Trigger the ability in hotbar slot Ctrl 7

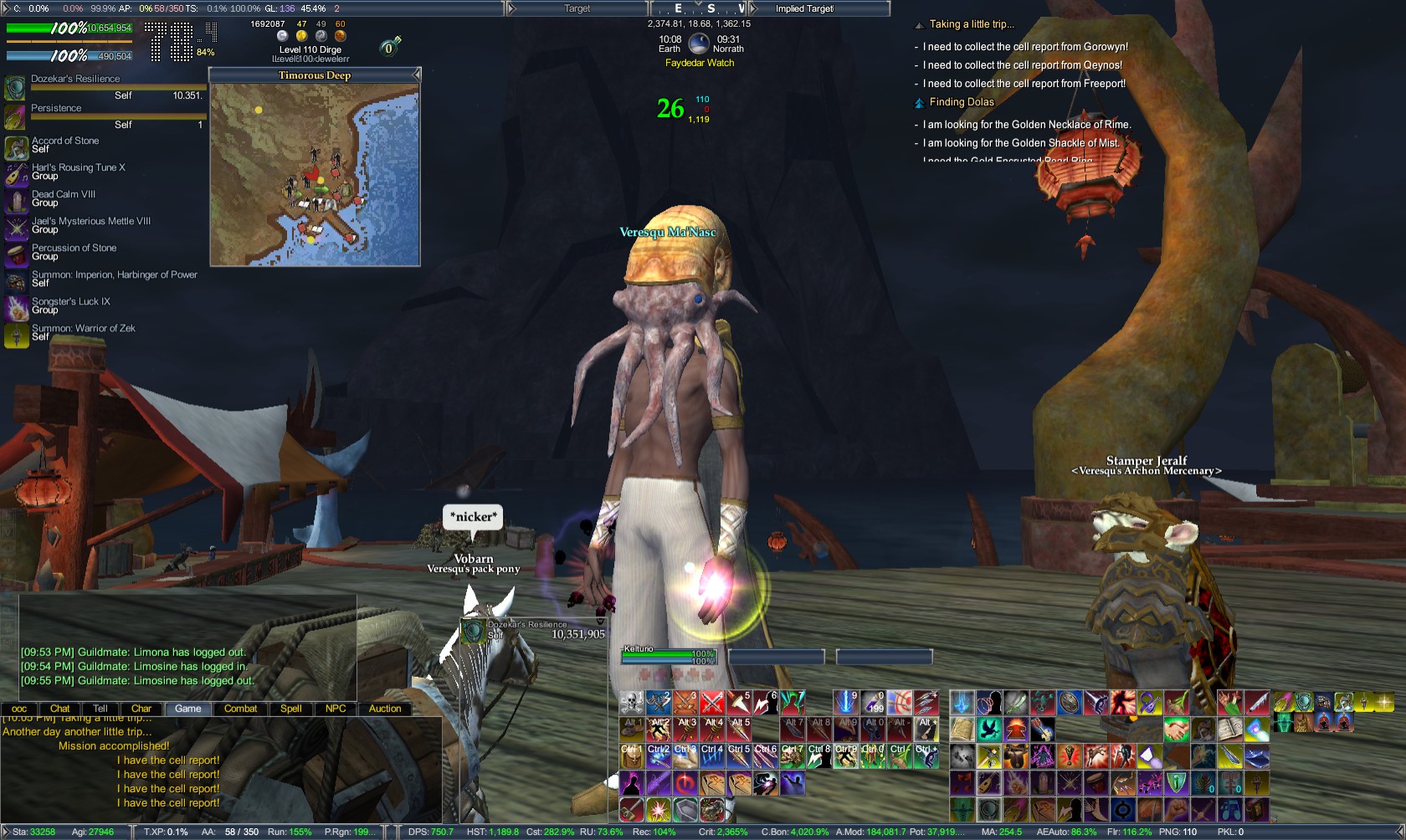tap(792, 755)
